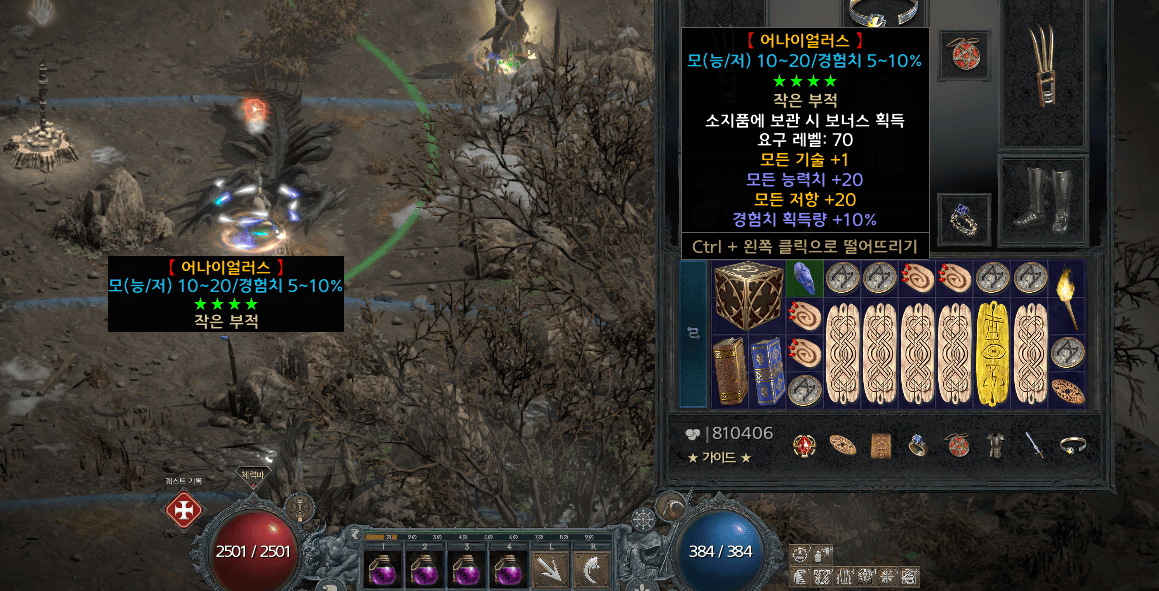Click the equipped red pentagram amulet
The height and width of the screenshot is (591, 1159).
[964, 53]
